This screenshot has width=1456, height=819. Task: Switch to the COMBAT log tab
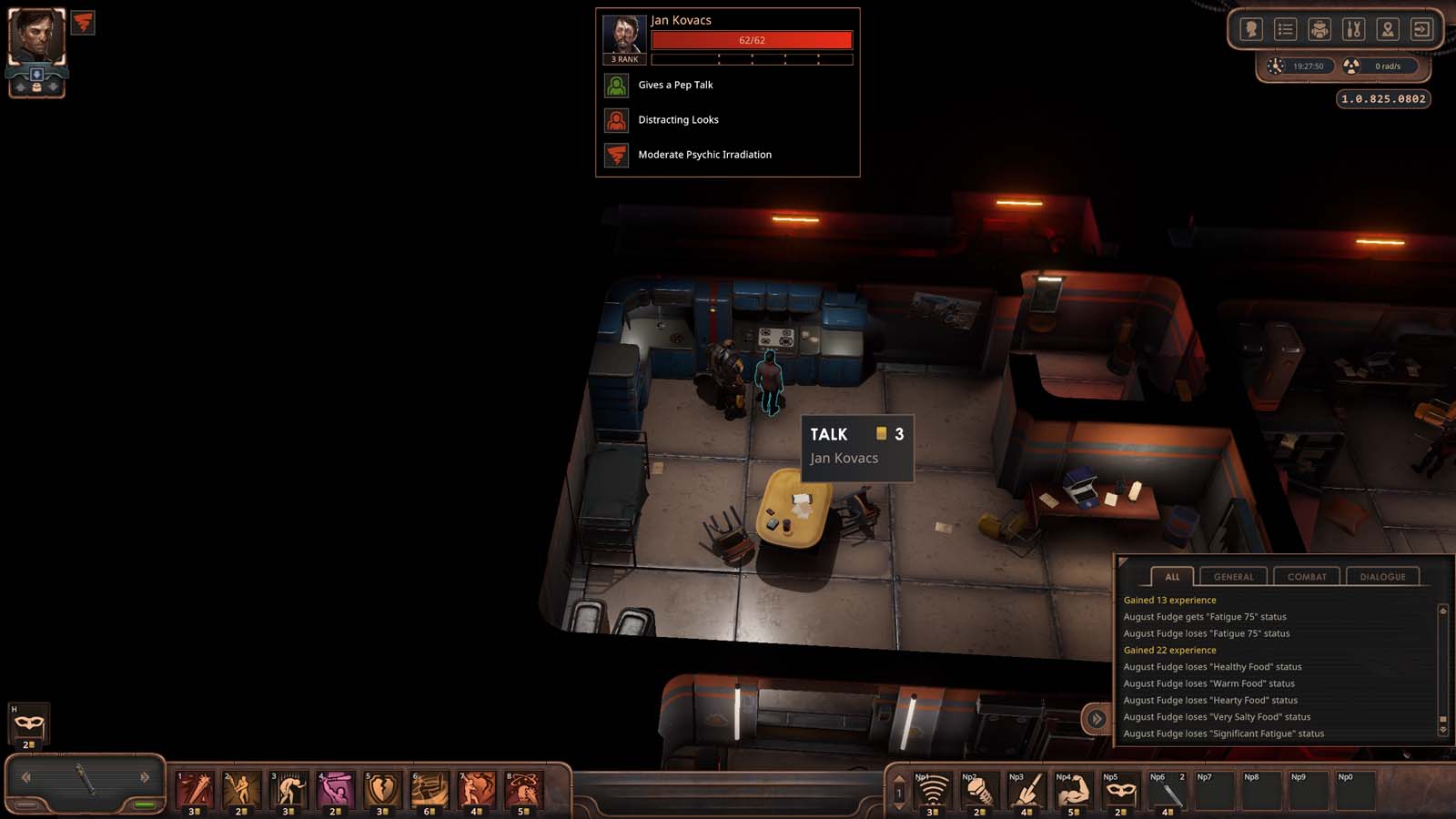1306,576
